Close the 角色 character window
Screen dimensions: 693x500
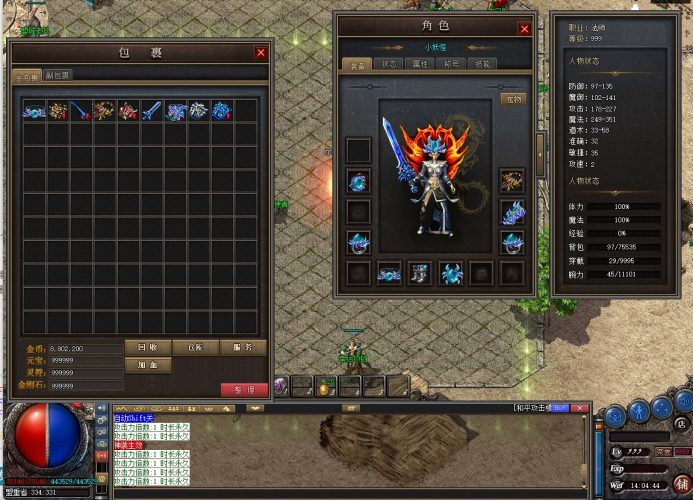tap(524, 29)
